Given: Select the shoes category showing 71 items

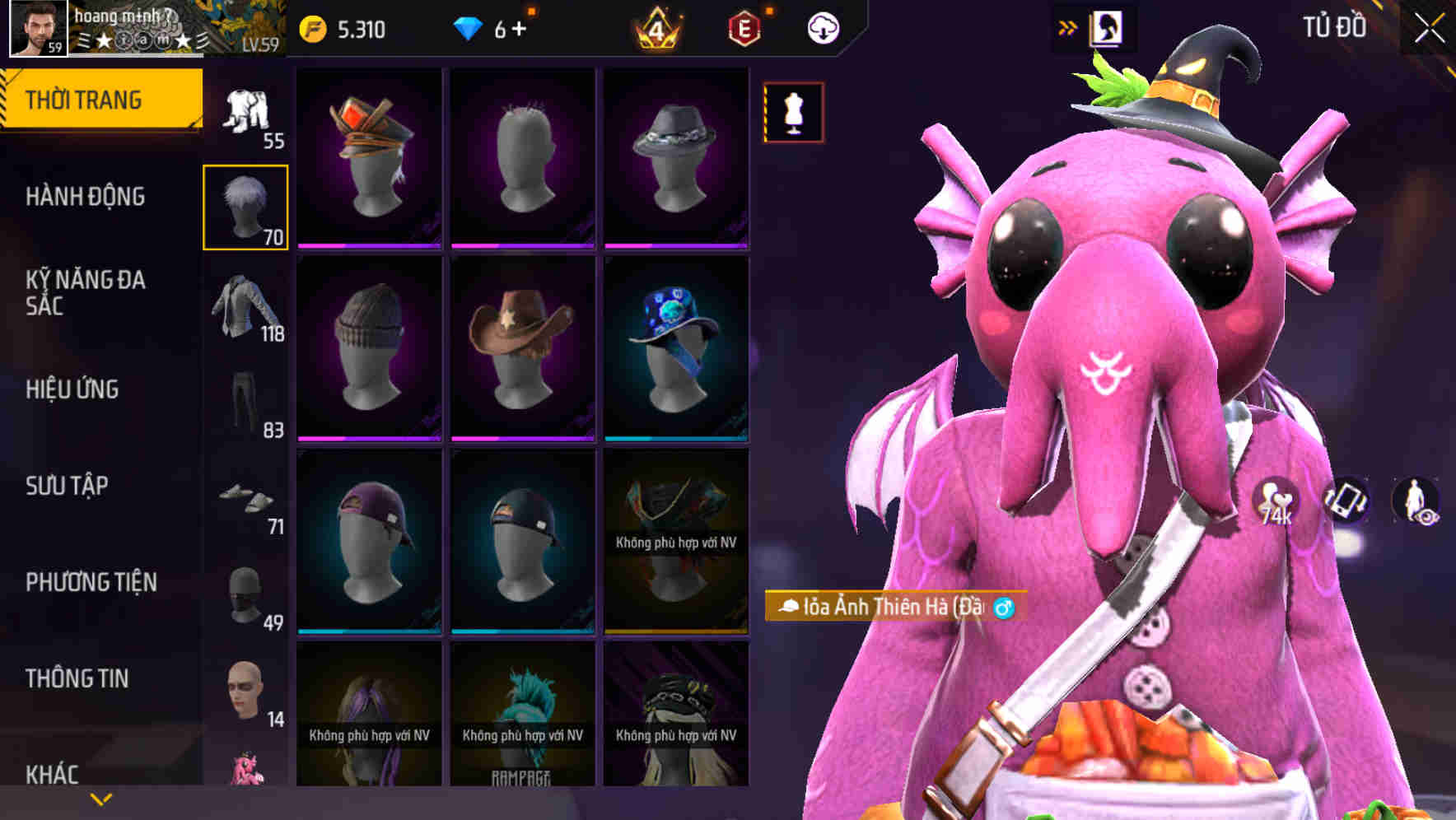Looking at the screenshot, I should 246,500.
